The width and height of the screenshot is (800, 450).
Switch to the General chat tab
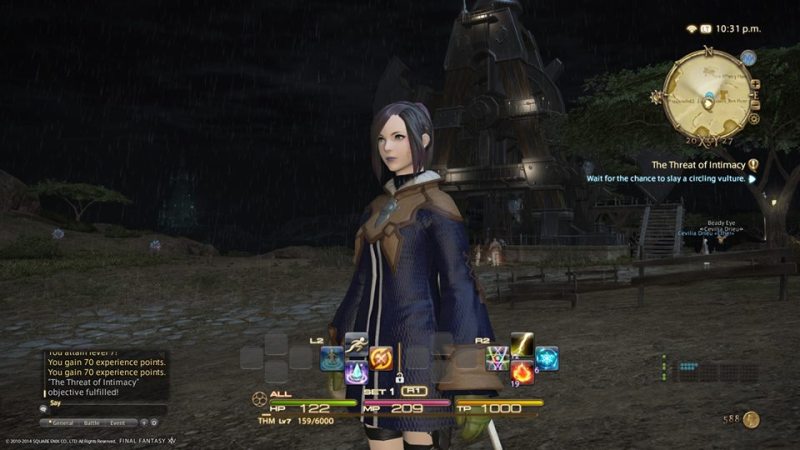point(60,423)
